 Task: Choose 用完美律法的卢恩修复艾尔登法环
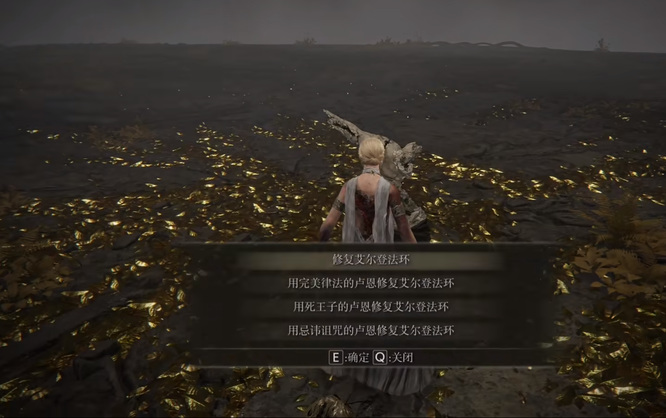coord(371,283)
